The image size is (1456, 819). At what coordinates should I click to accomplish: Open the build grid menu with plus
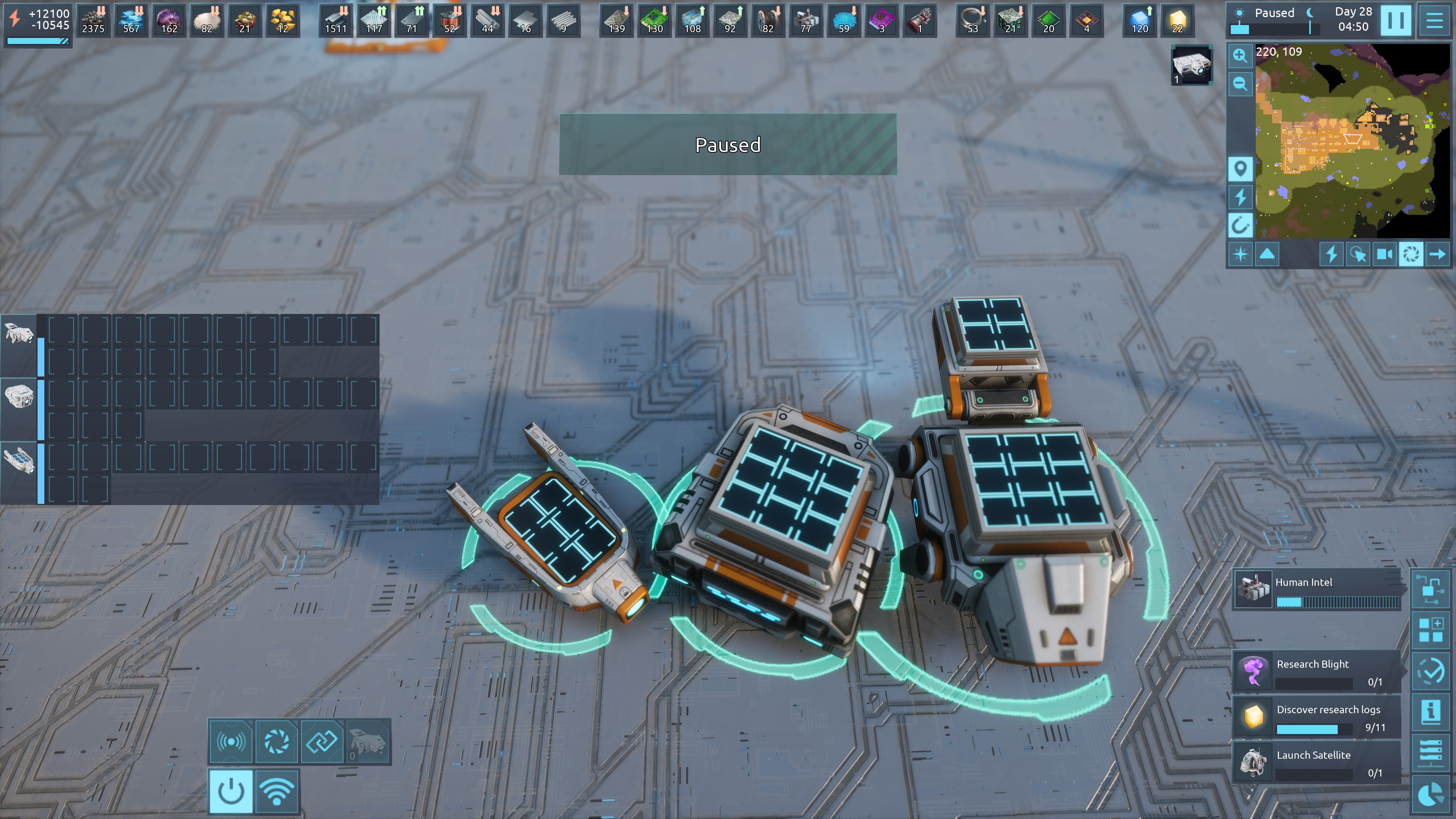1431,630
